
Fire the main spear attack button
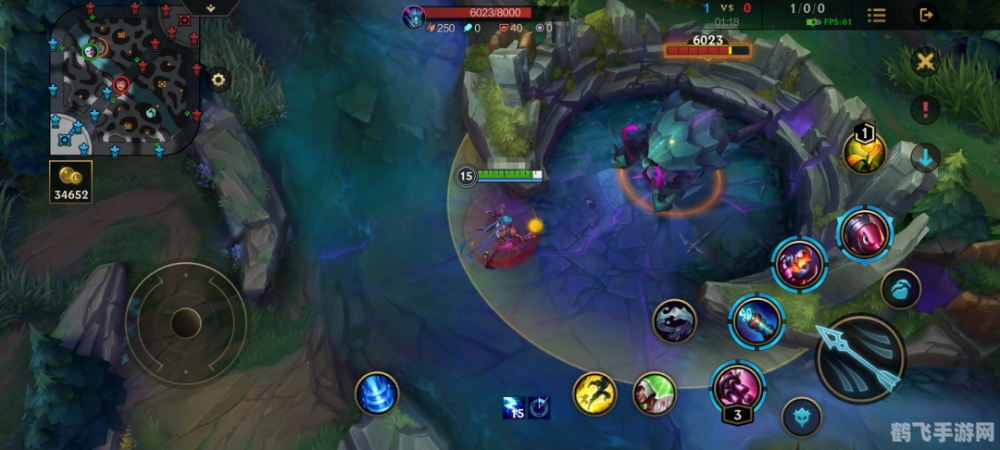tap(860, 357)
